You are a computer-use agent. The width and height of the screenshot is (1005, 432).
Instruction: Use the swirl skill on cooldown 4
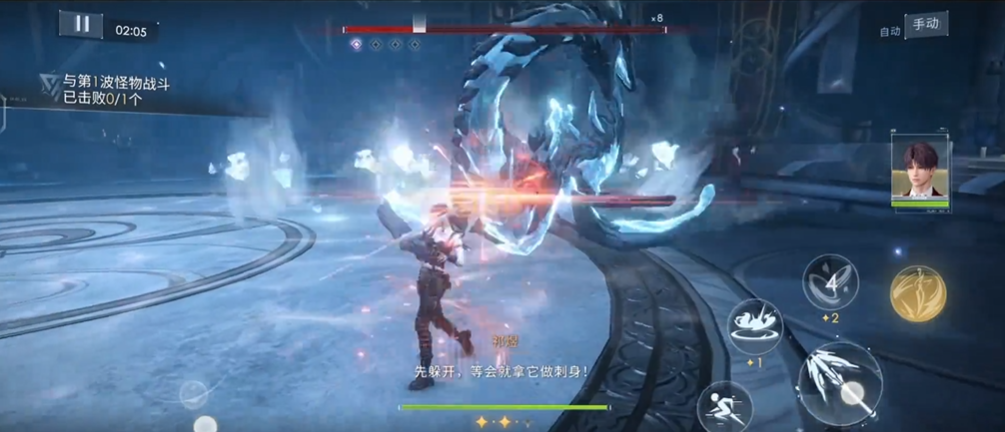pos(831,282)
